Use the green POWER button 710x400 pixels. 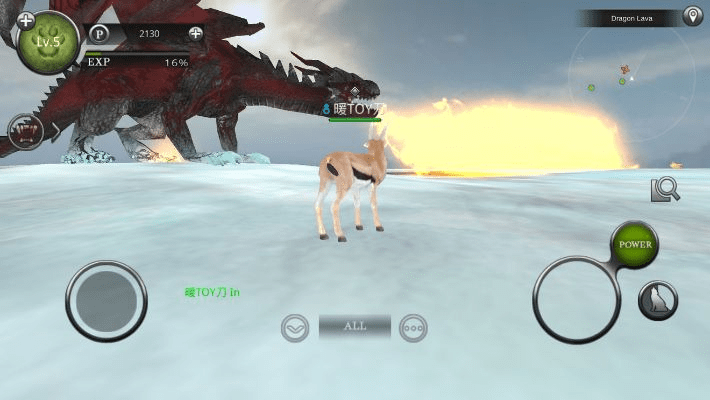635,245
